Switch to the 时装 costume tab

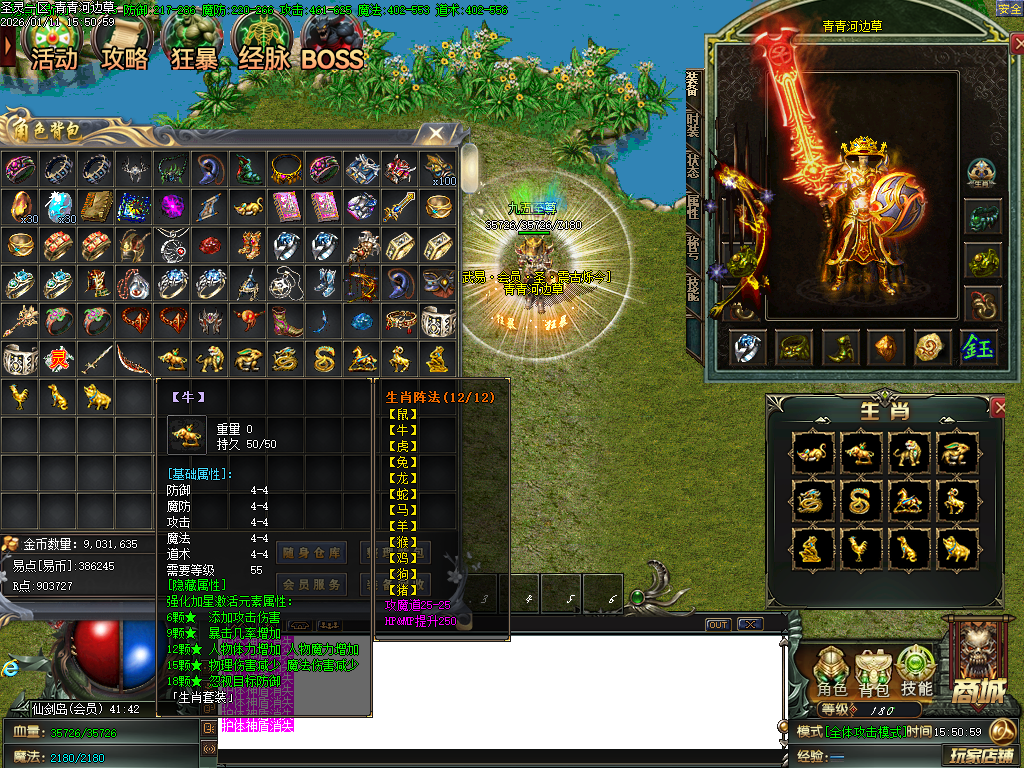tap(693, 124)
